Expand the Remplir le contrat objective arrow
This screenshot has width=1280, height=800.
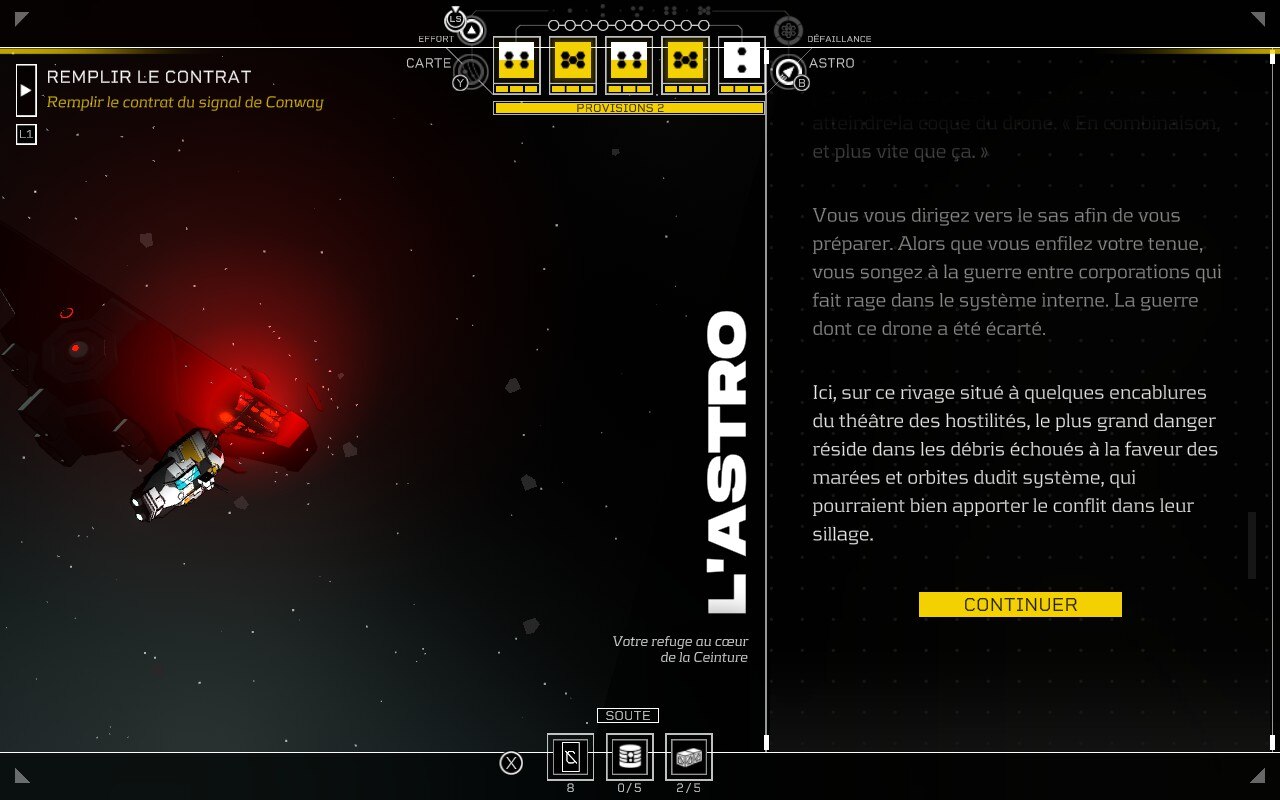(x=27, y=90)
